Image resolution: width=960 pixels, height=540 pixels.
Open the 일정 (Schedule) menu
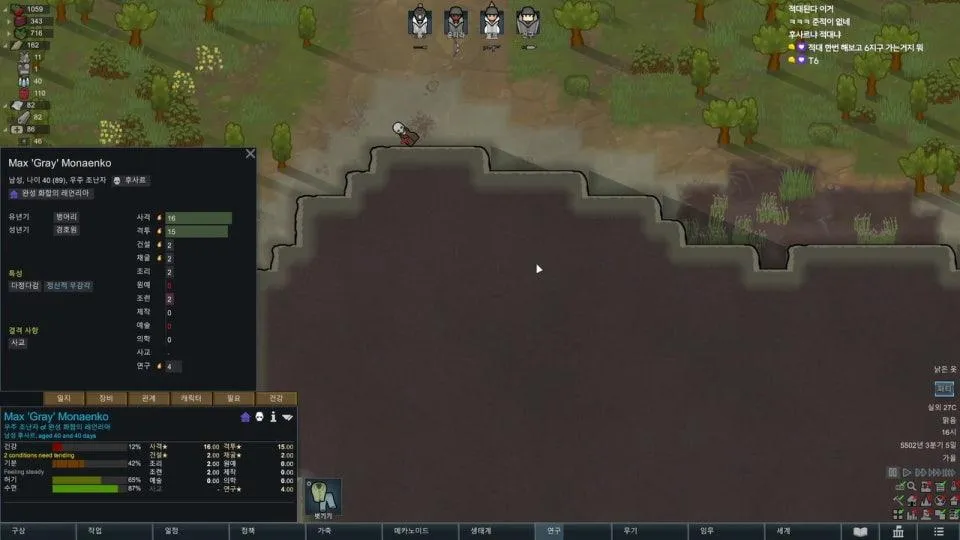point(172,531)
